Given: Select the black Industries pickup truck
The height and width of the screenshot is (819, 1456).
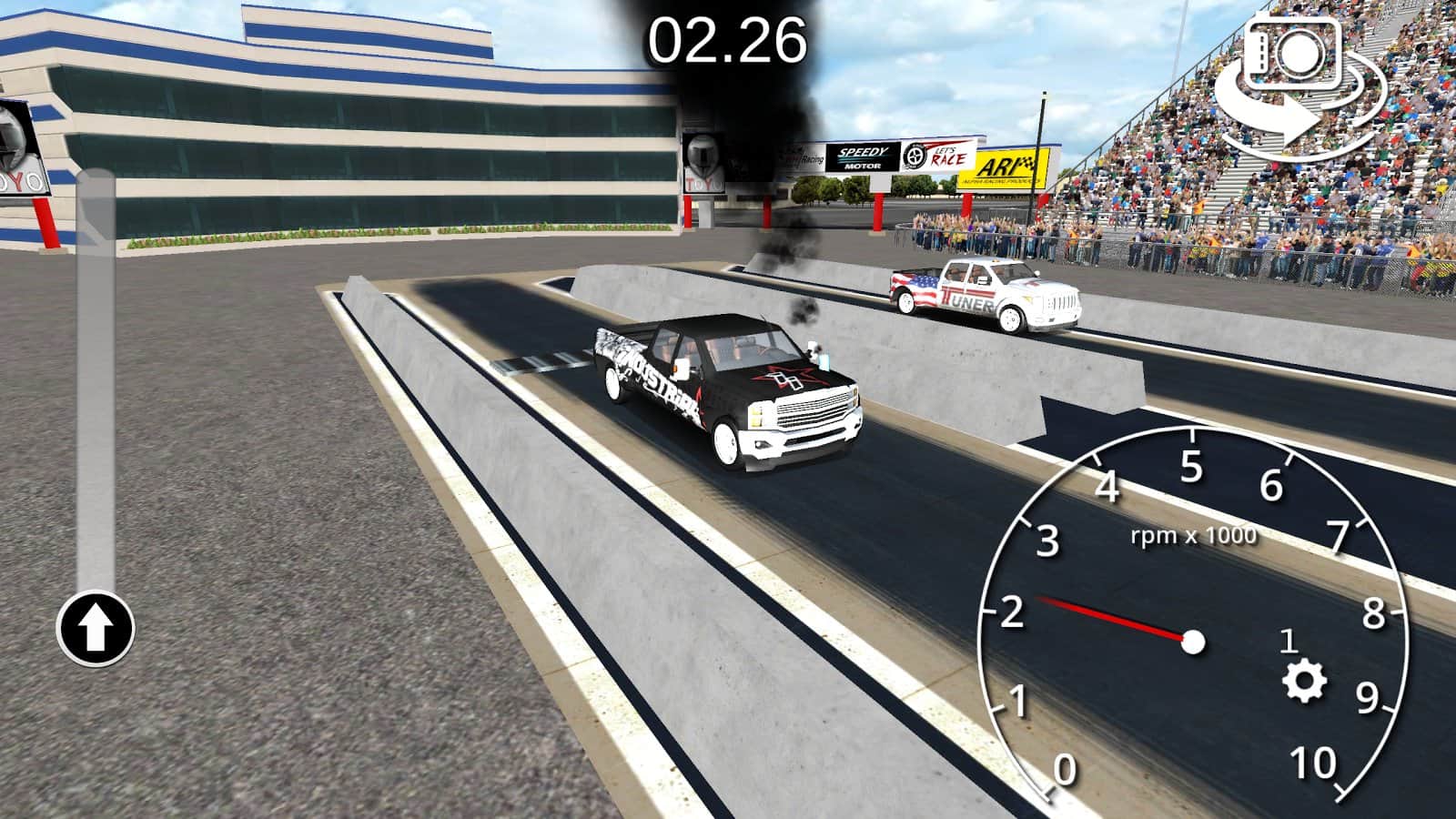Looking at the screenshot, I should 728,391.
